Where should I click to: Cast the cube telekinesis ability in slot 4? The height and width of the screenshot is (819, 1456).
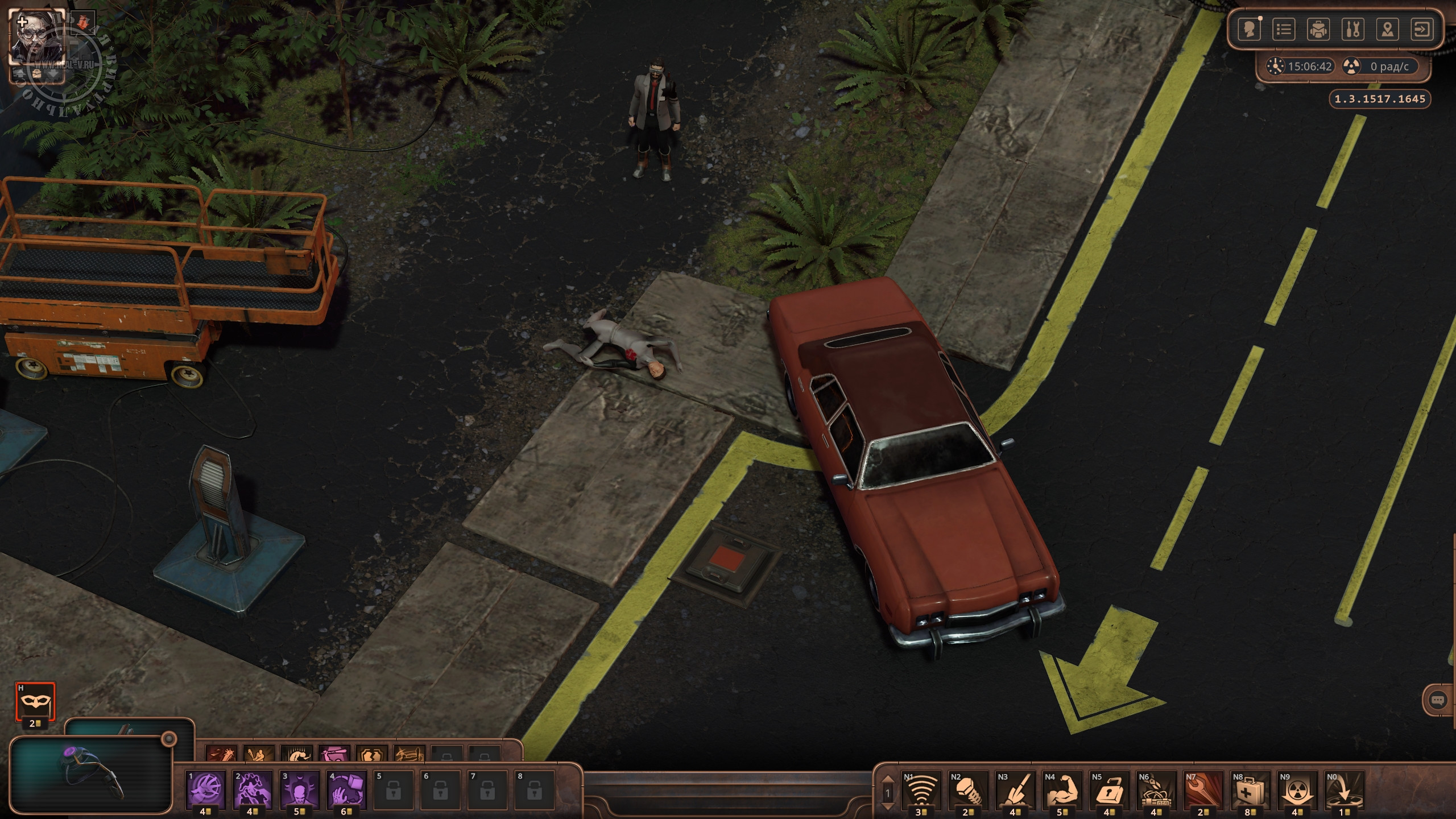pyautogui.click(x=346, y=791)
